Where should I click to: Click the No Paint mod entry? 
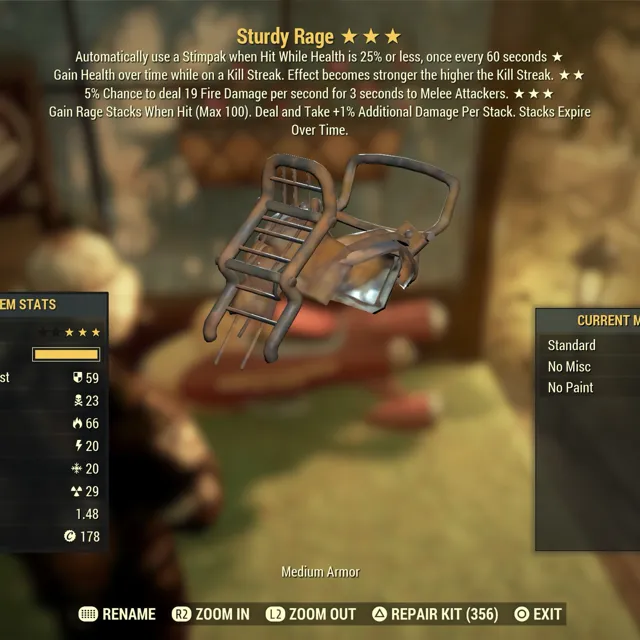click(x=571, y=387)
